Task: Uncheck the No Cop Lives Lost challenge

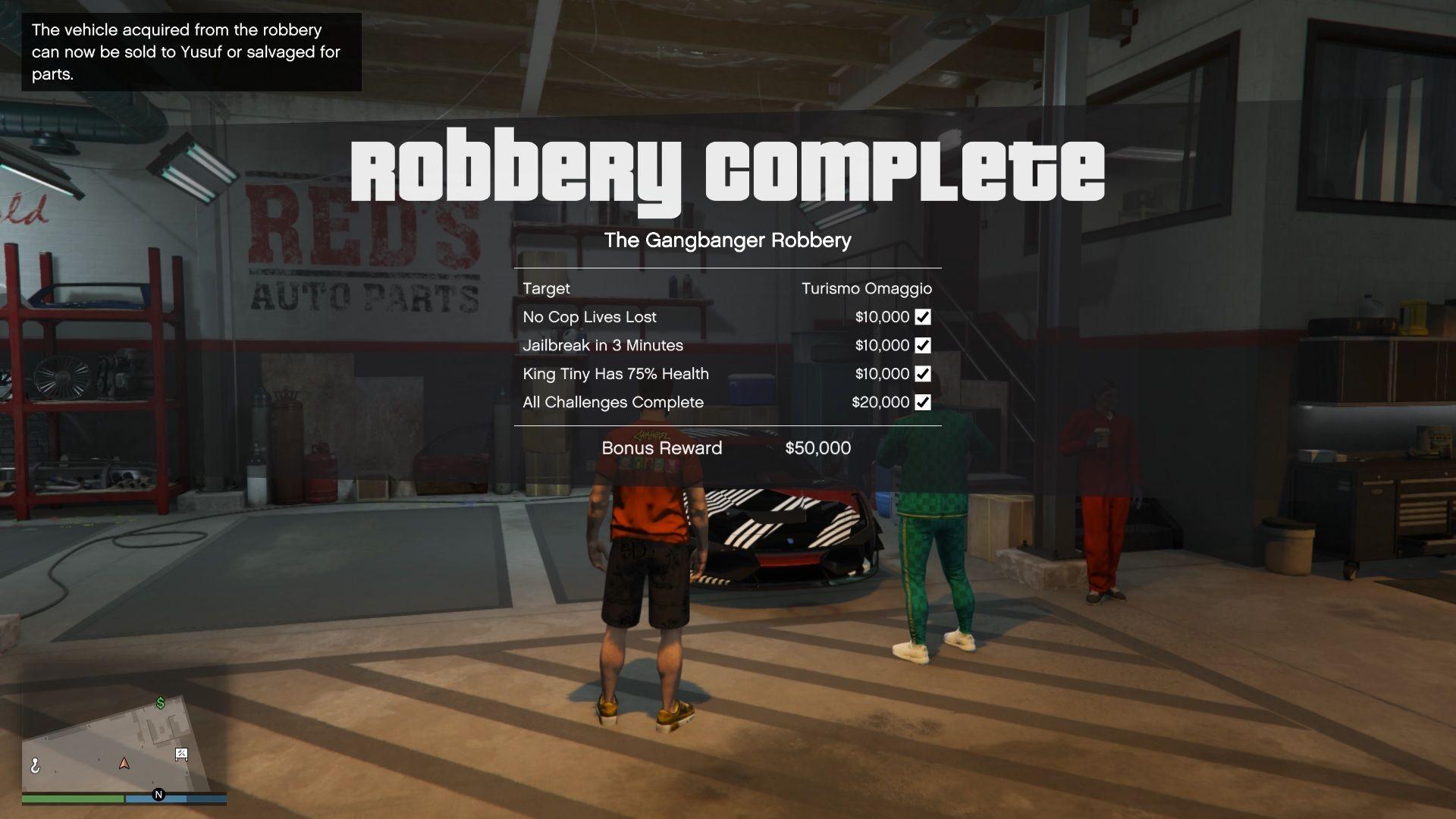Action: click(x=922, y=317)
